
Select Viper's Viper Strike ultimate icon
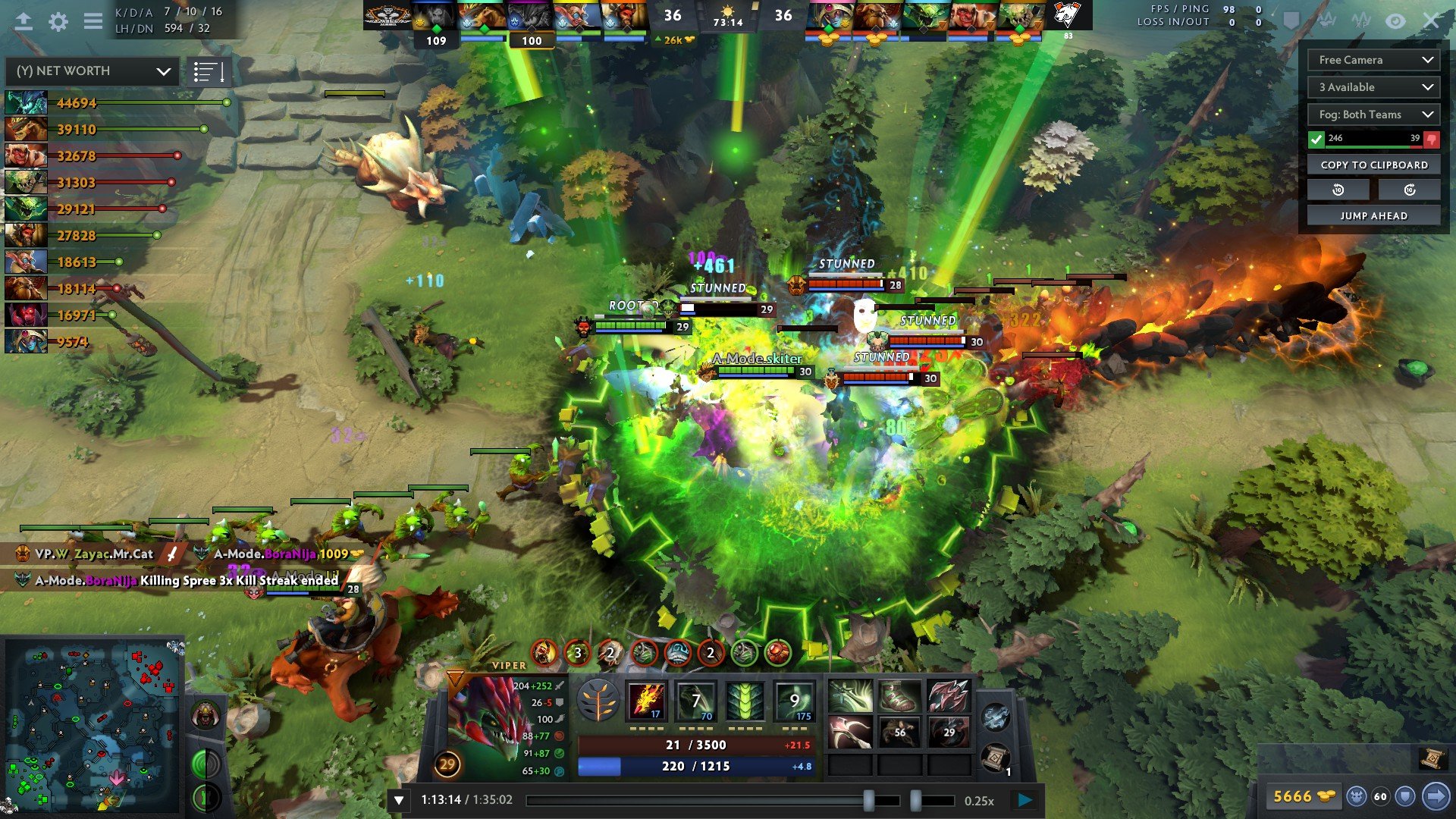pos(794,701)
